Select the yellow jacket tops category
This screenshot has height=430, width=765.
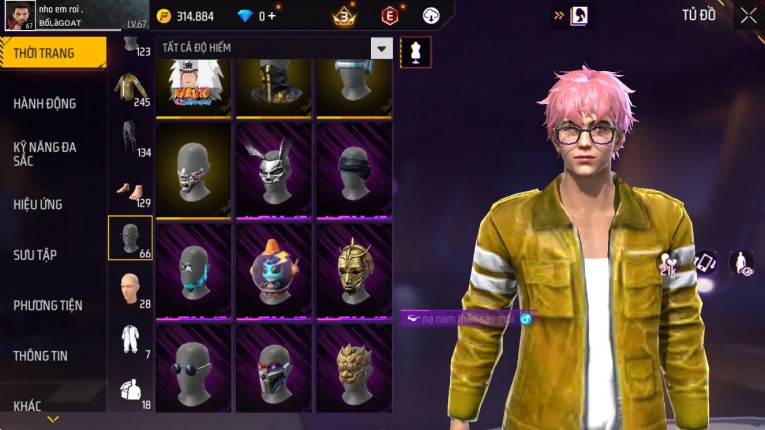pyautogui.click(x=128, y=89)
